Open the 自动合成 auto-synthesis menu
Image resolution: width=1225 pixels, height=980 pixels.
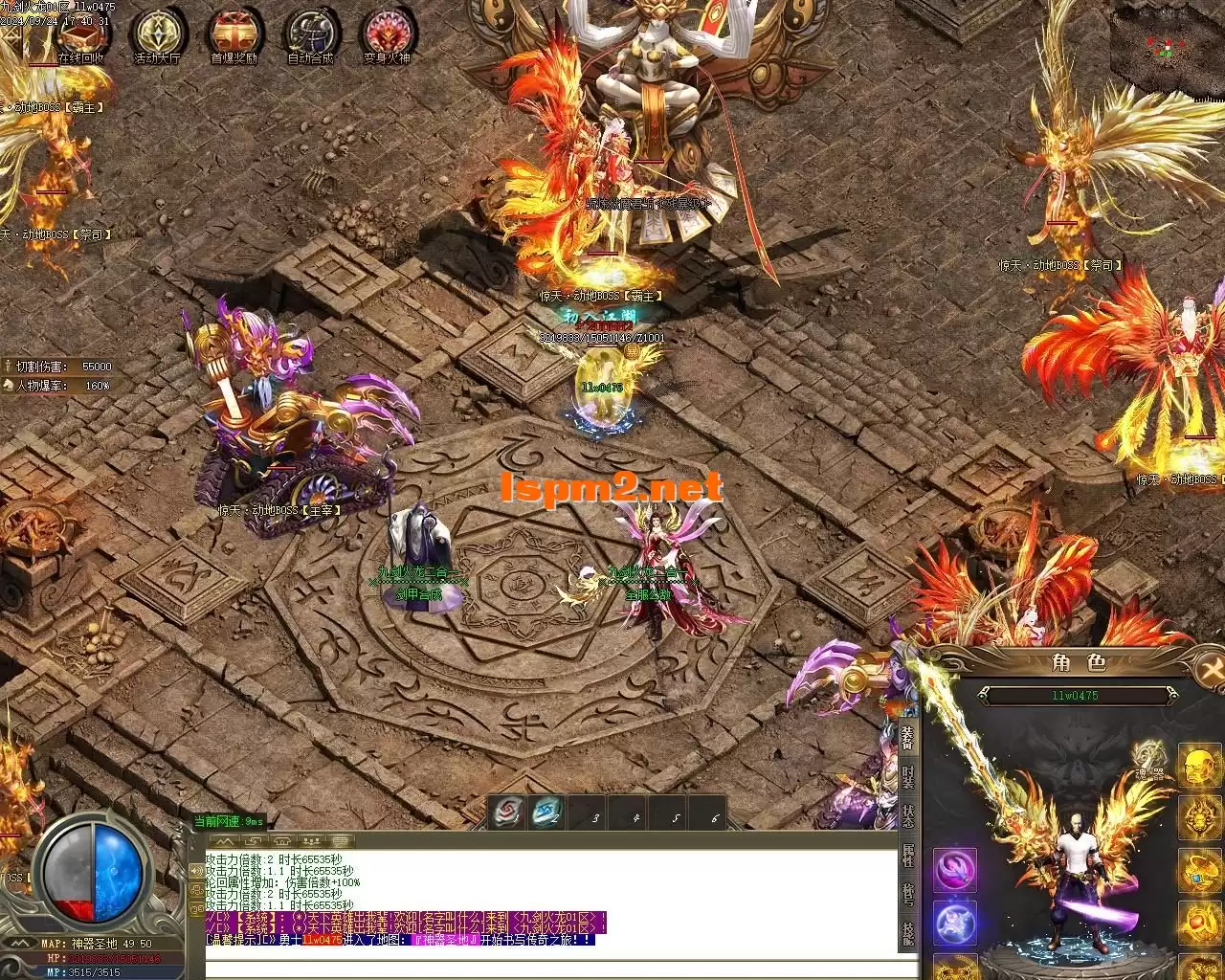tap(310, 36)
